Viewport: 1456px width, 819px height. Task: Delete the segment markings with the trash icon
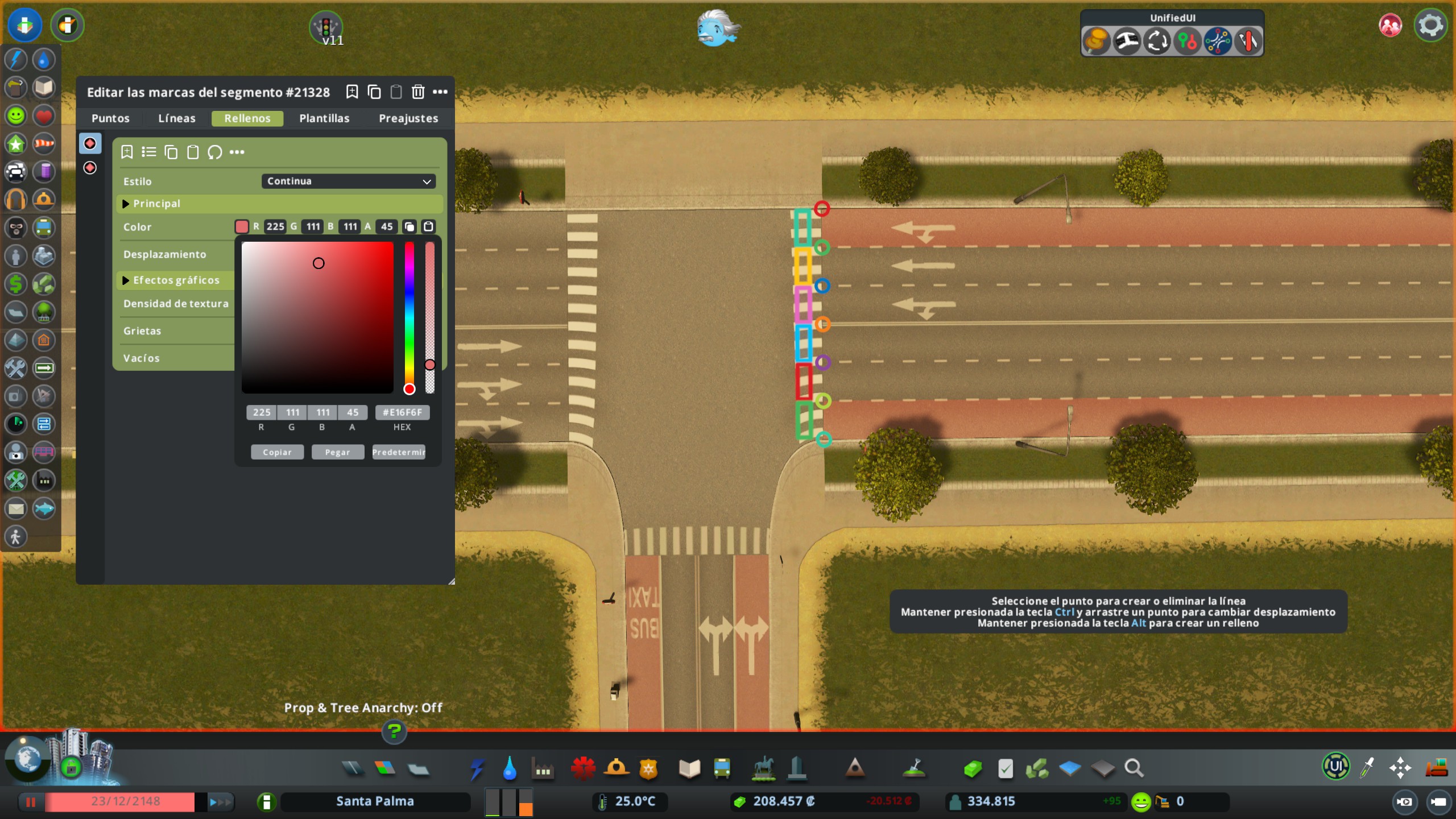click(419, 92)
